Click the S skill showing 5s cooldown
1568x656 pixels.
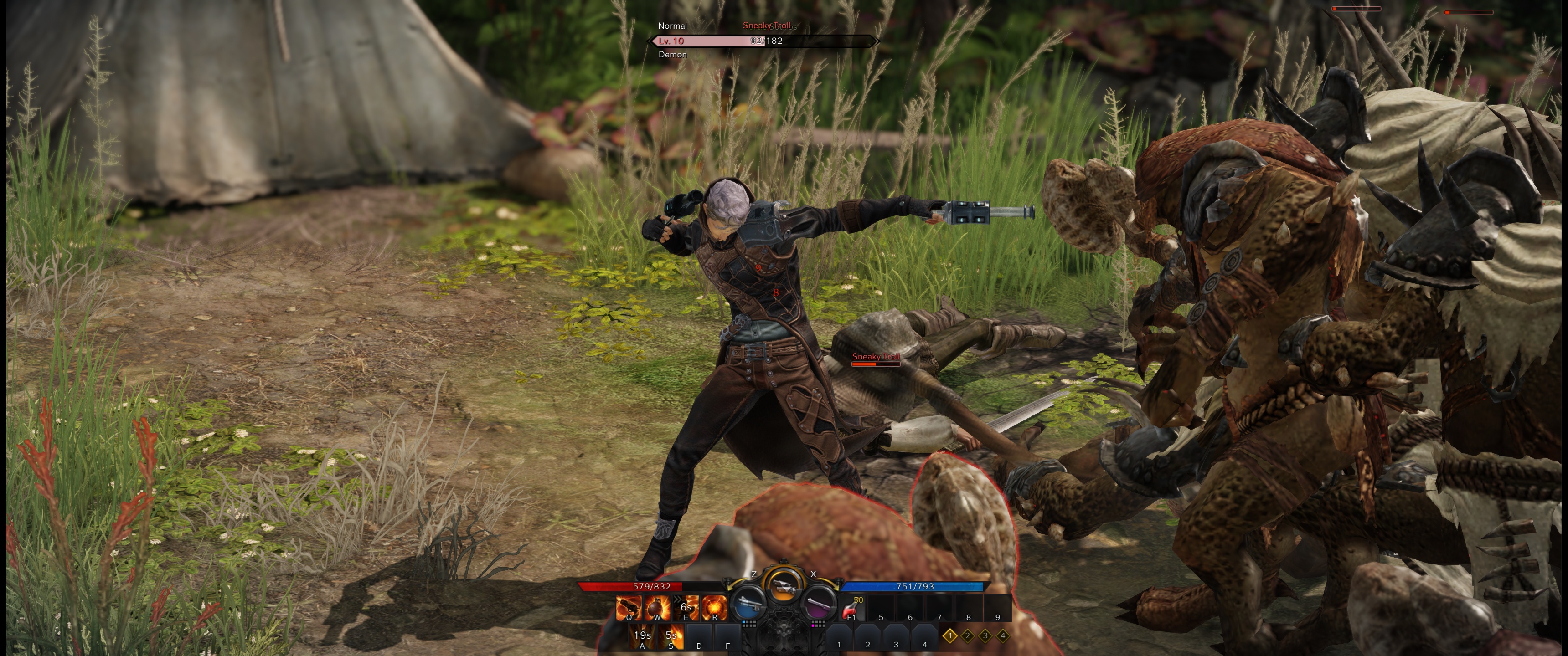(671, 636)
